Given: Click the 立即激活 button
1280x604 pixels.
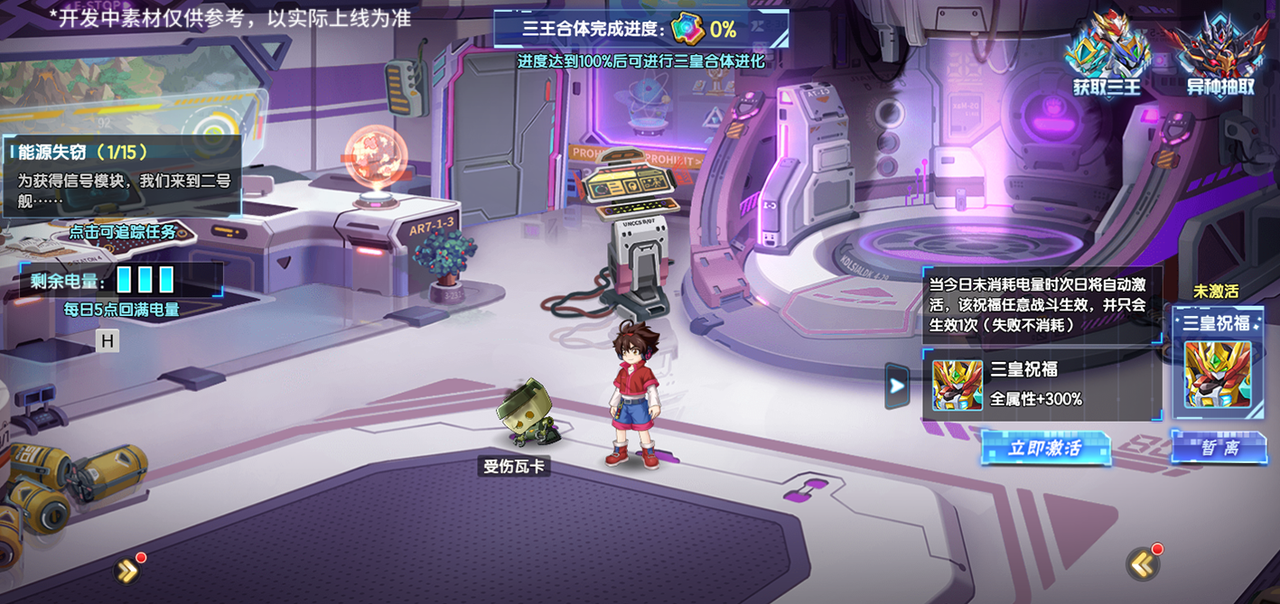Looking at the screenshot, I should (1045, 448).
